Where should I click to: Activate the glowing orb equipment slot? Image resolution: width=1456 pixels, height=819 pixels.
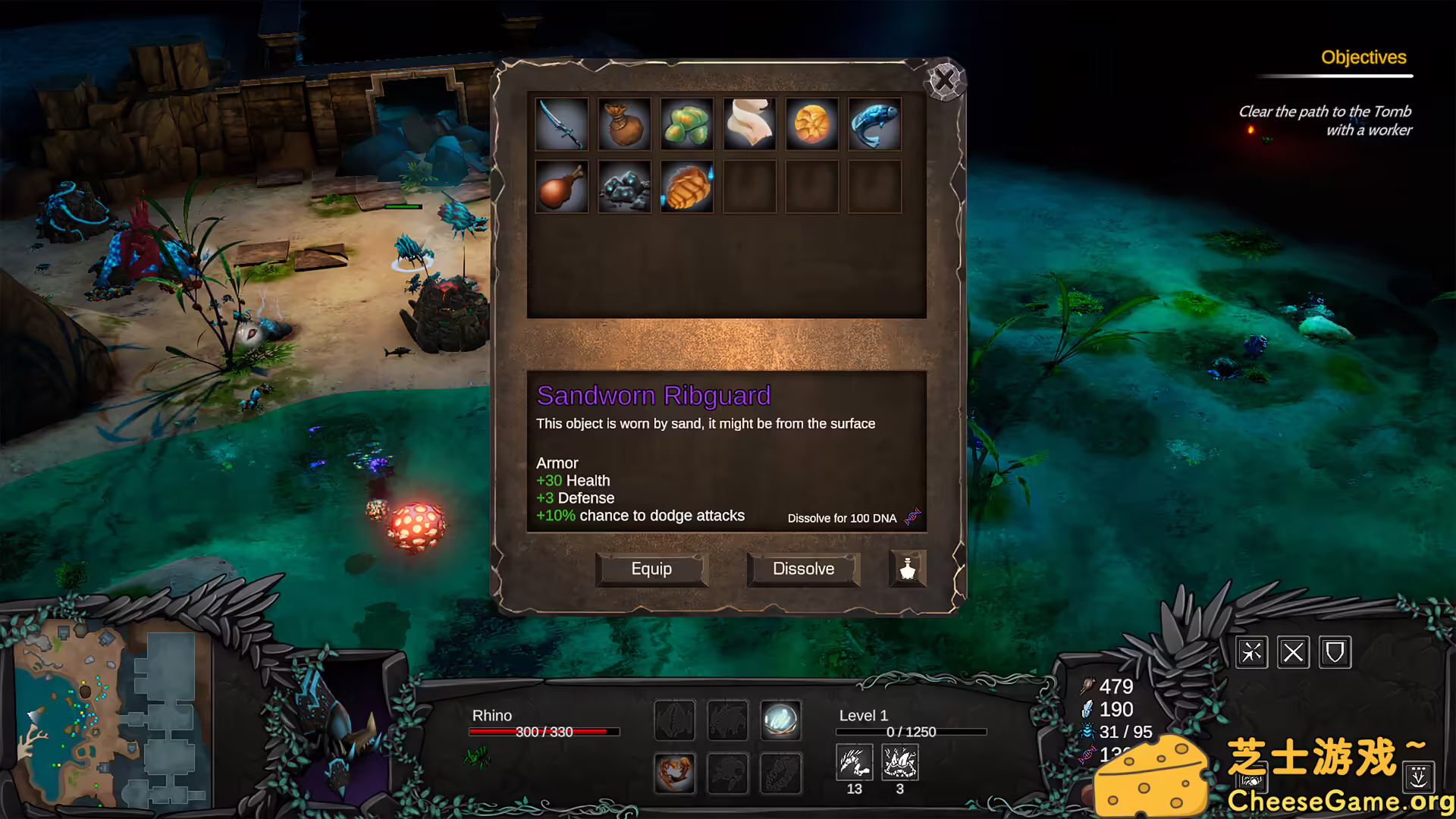click(x=780, y=720)
